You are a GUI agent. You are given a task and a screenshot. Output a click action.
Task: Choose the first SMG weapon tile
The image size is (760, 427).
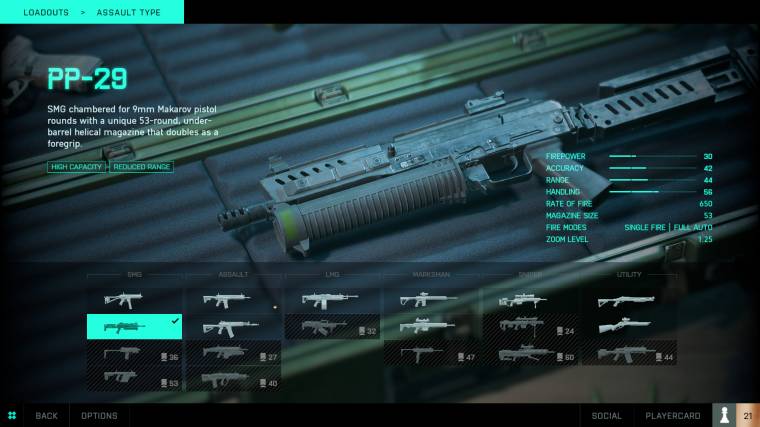pos(134,299)
